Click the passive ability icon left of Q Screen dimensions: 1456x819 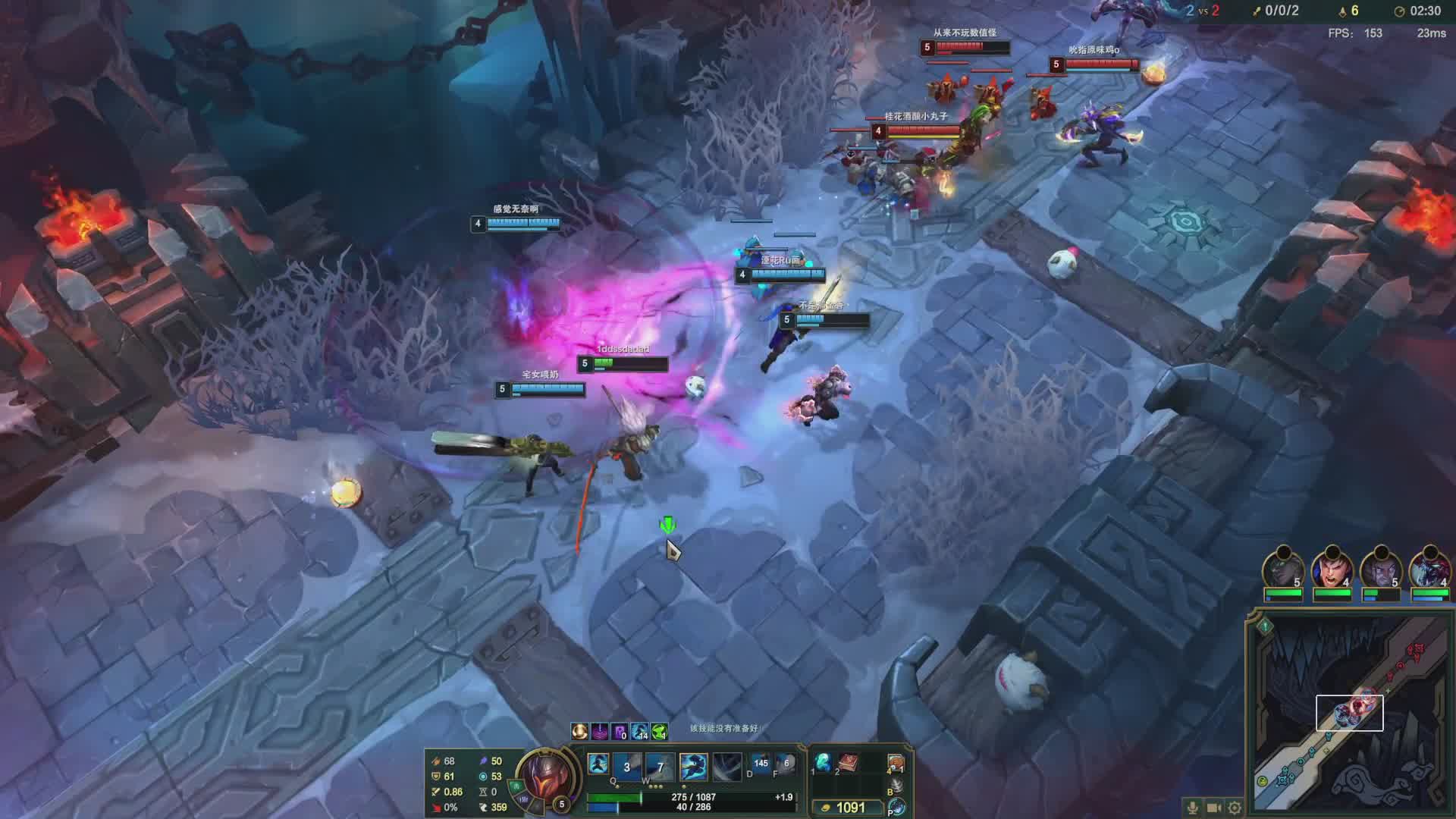coord(598,764)
